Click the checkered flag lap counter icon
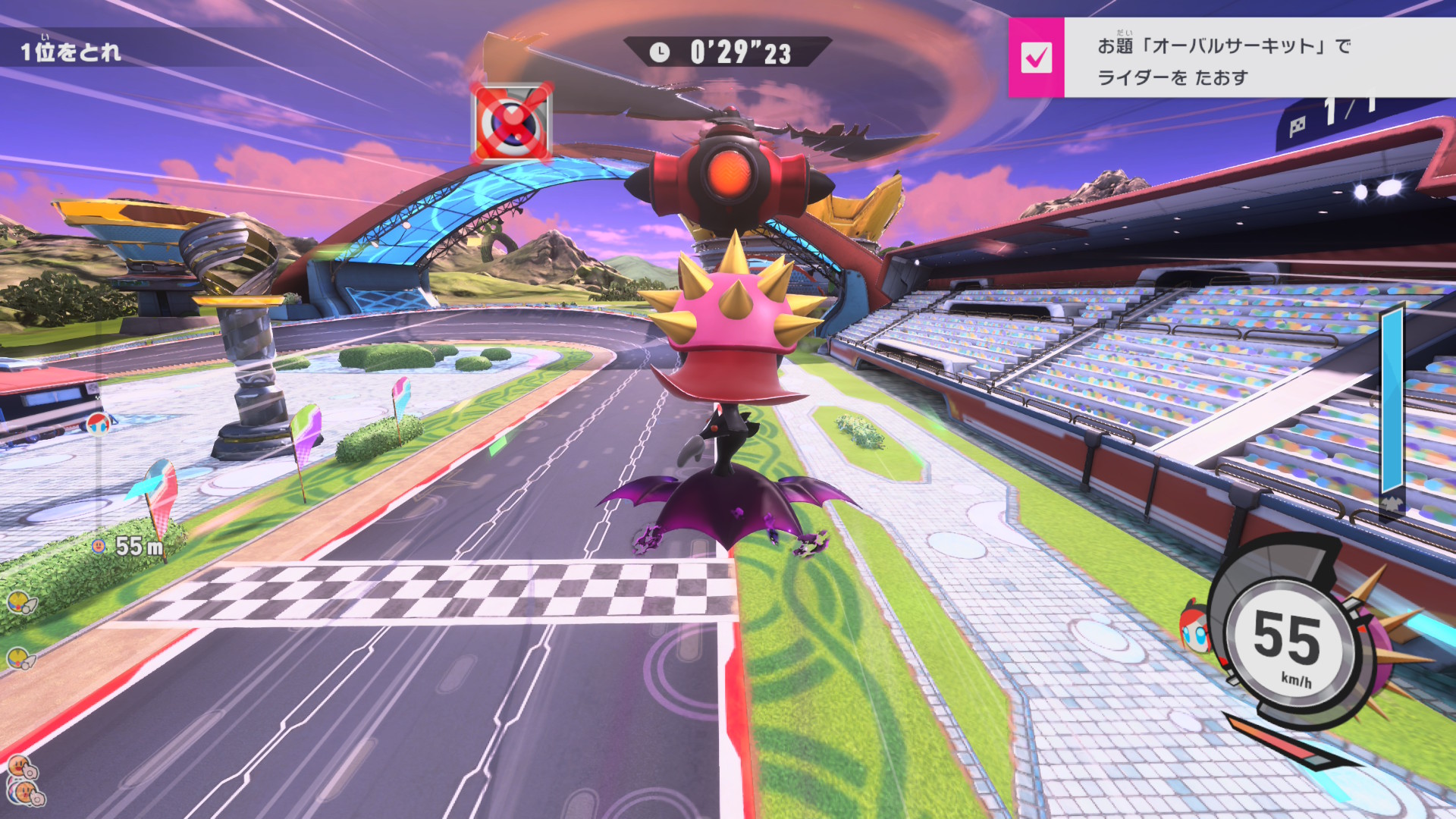1456x819 pixels. coord(1298,126)
